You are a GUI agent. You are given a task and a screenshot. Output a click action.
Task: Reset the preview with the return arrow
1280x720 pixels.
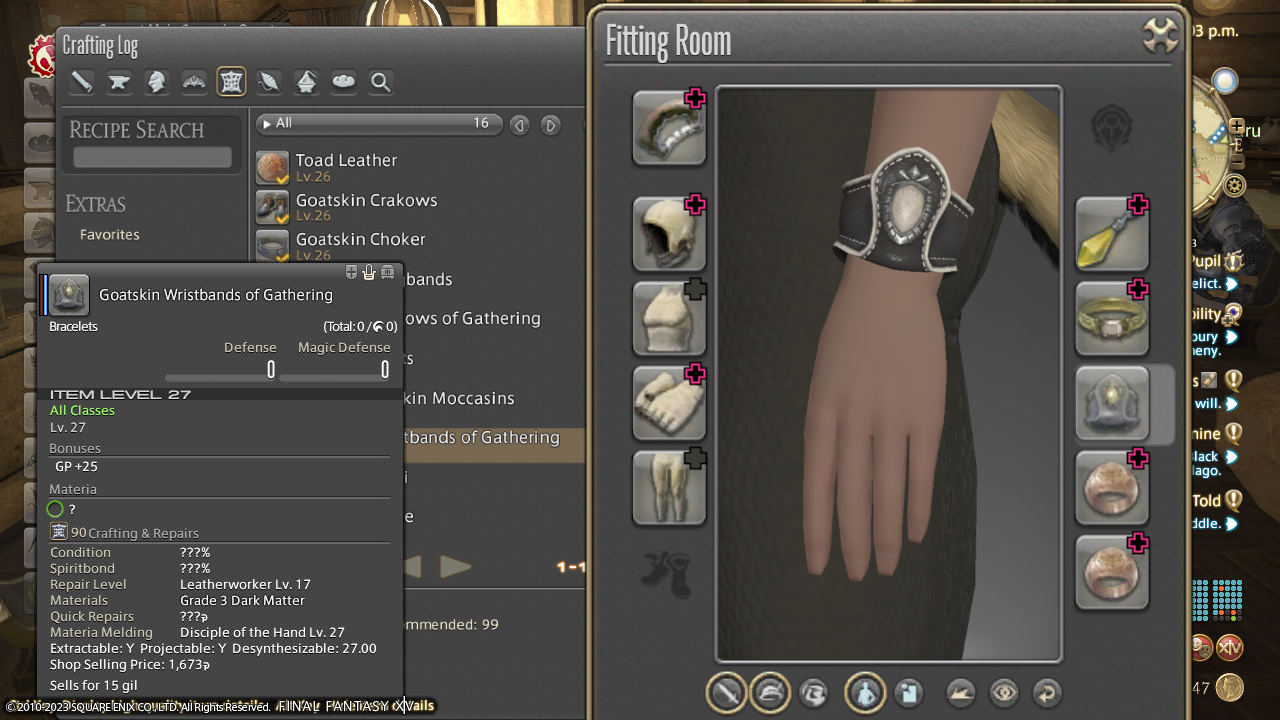click(1046, 693)
